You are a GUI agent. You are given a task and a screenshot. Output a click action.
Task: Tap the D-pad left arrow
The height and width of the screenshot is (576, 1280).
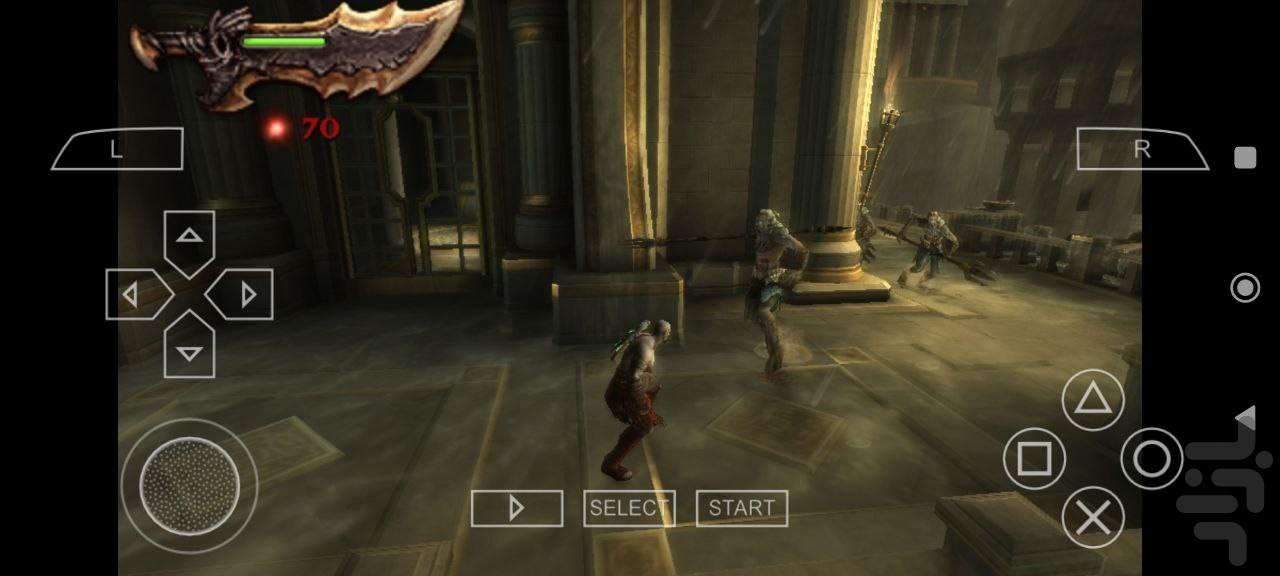pos(135,295)
